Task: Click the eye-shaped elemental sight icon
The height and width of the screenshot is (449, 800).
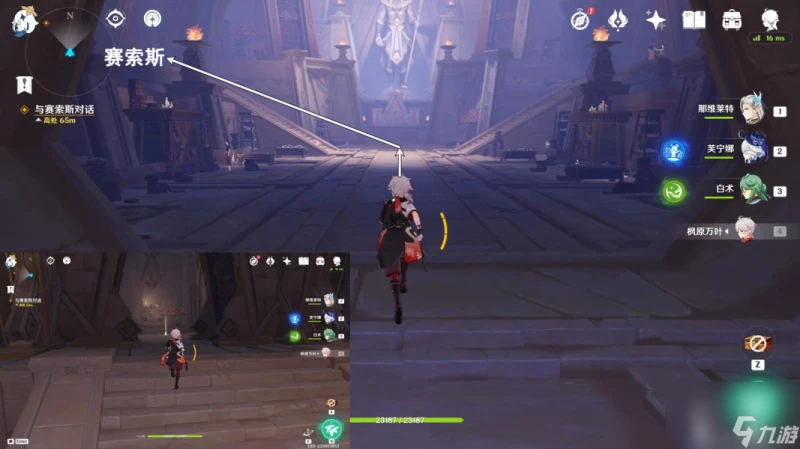Action: pyautogui.click(x=115, y=18)
